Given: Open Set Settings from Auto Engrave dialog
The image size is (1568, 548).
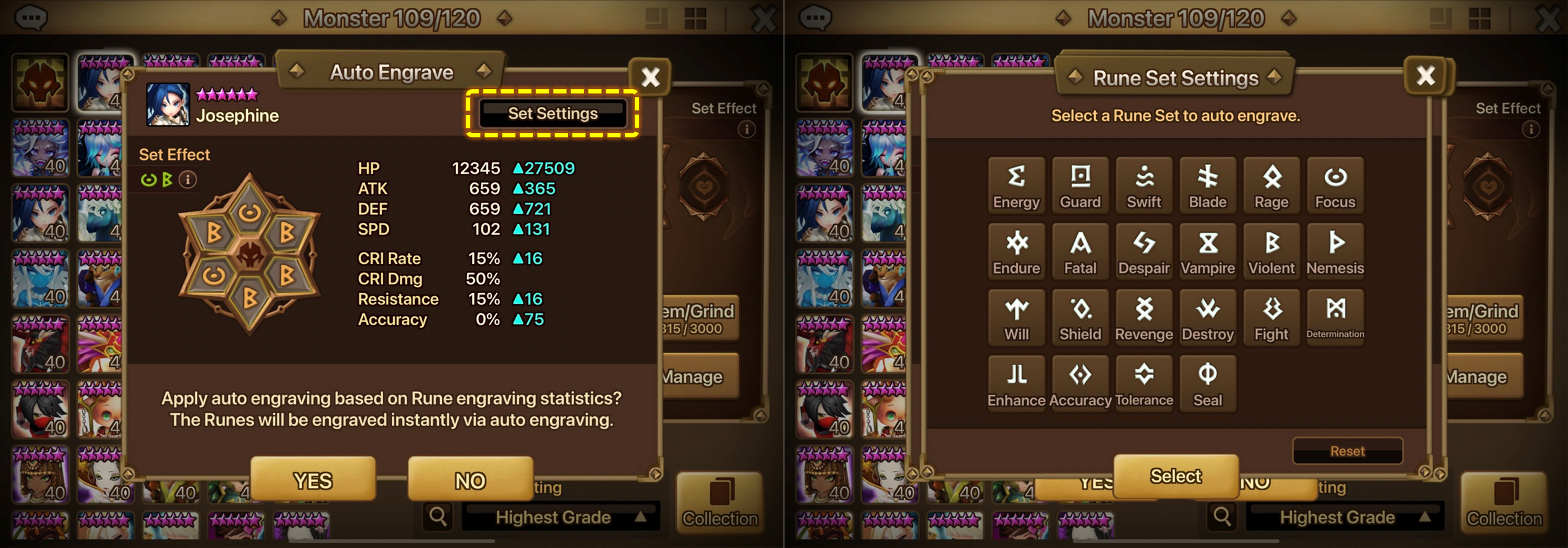Looking at the screenshot, I should click(x=552, y=113).
